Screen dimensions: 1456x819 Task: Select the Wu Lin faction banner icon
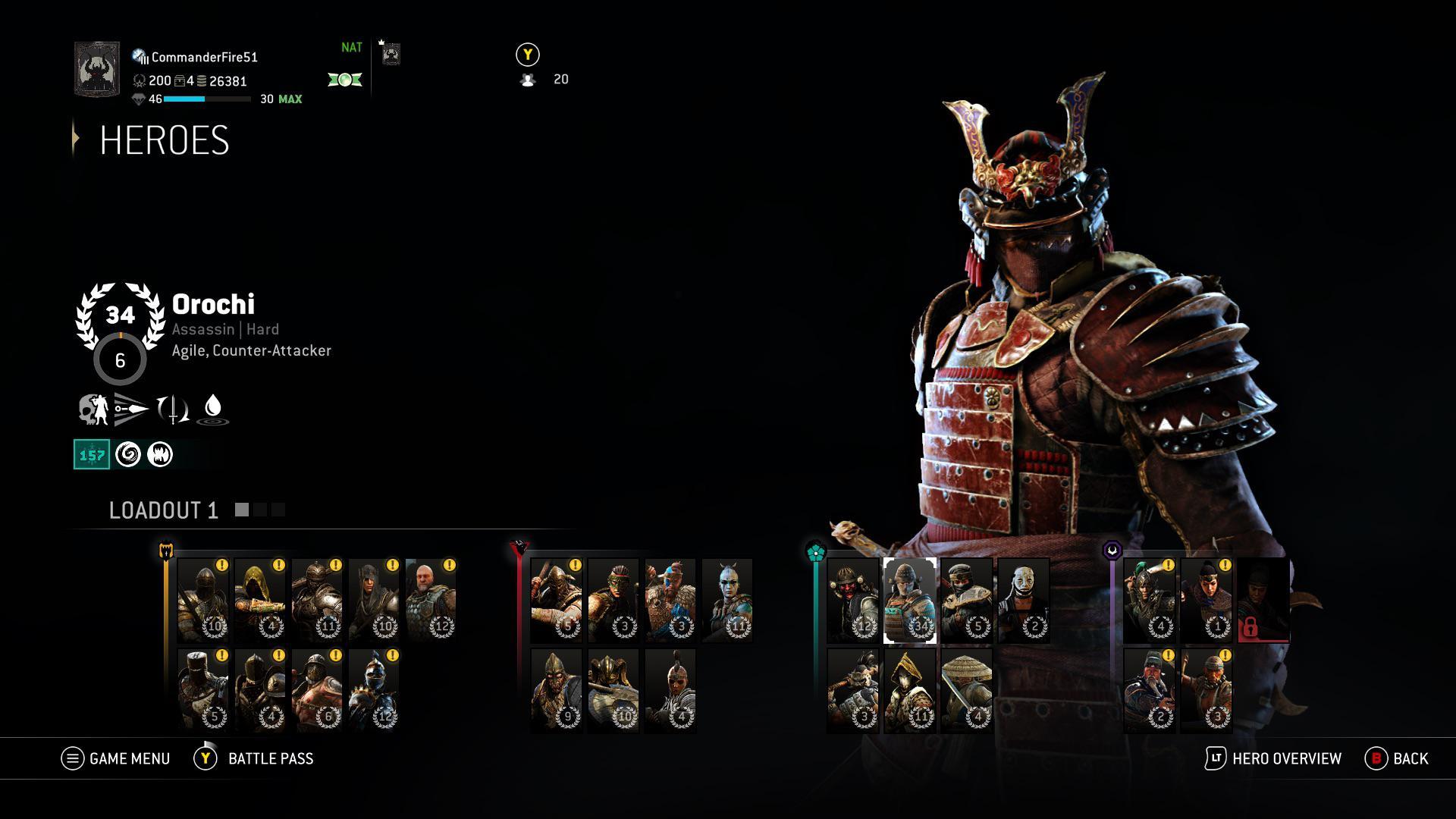pyautogui.click(x=1111, y=549)
